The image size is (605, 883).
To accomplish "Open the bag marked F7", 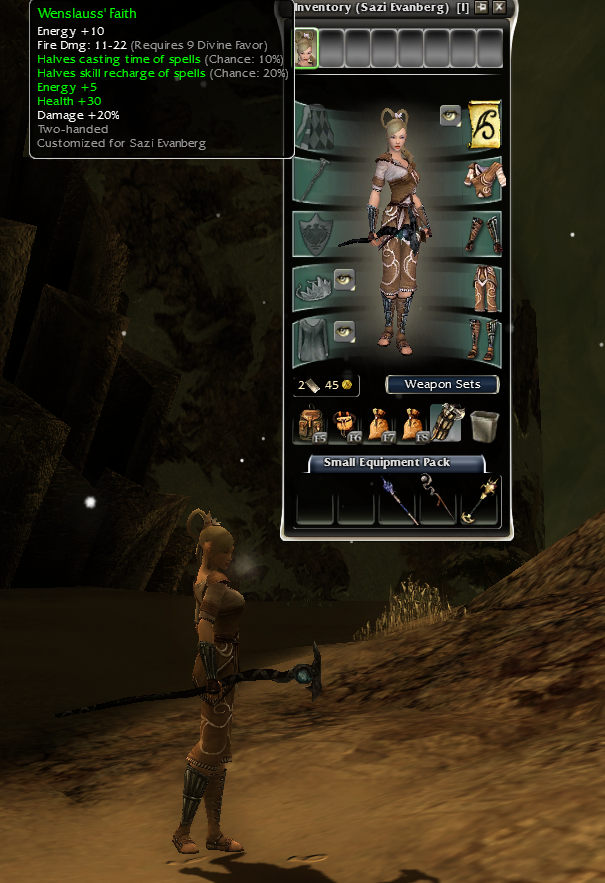I will pyautogui.click(x=378, y=425).
